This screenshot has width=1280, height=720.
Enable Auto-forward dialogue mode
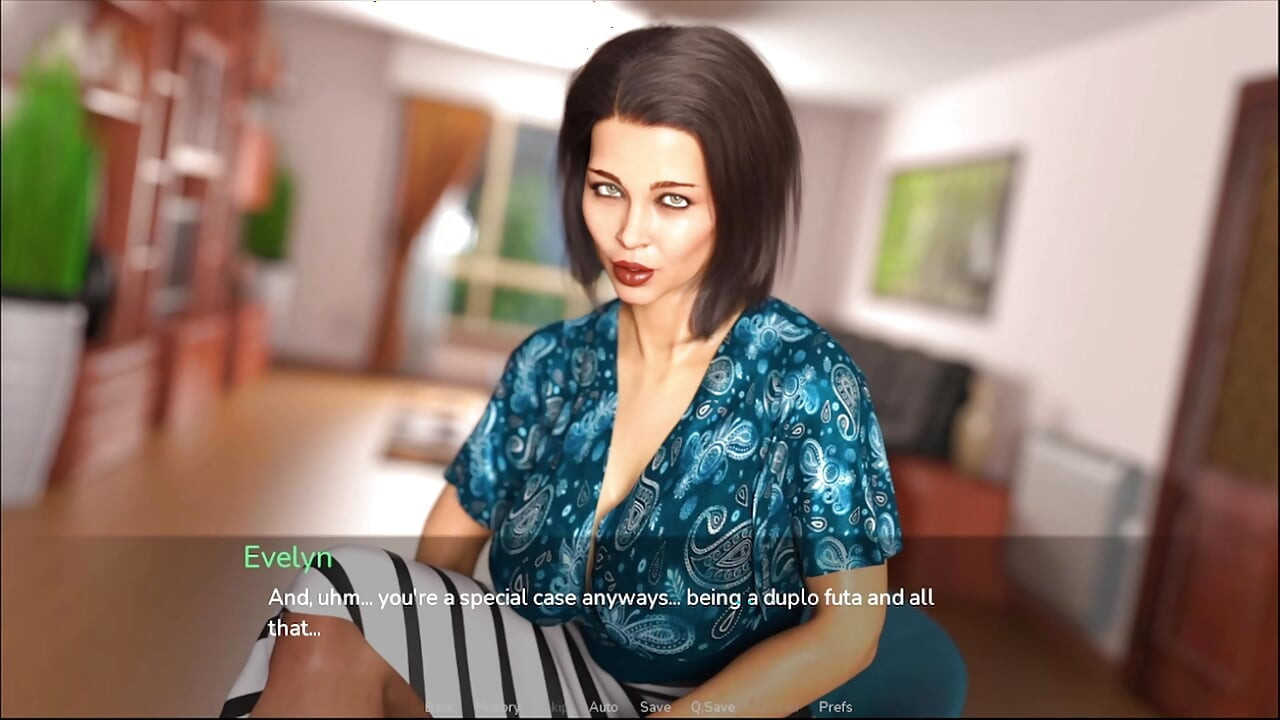tap(604, 707)
